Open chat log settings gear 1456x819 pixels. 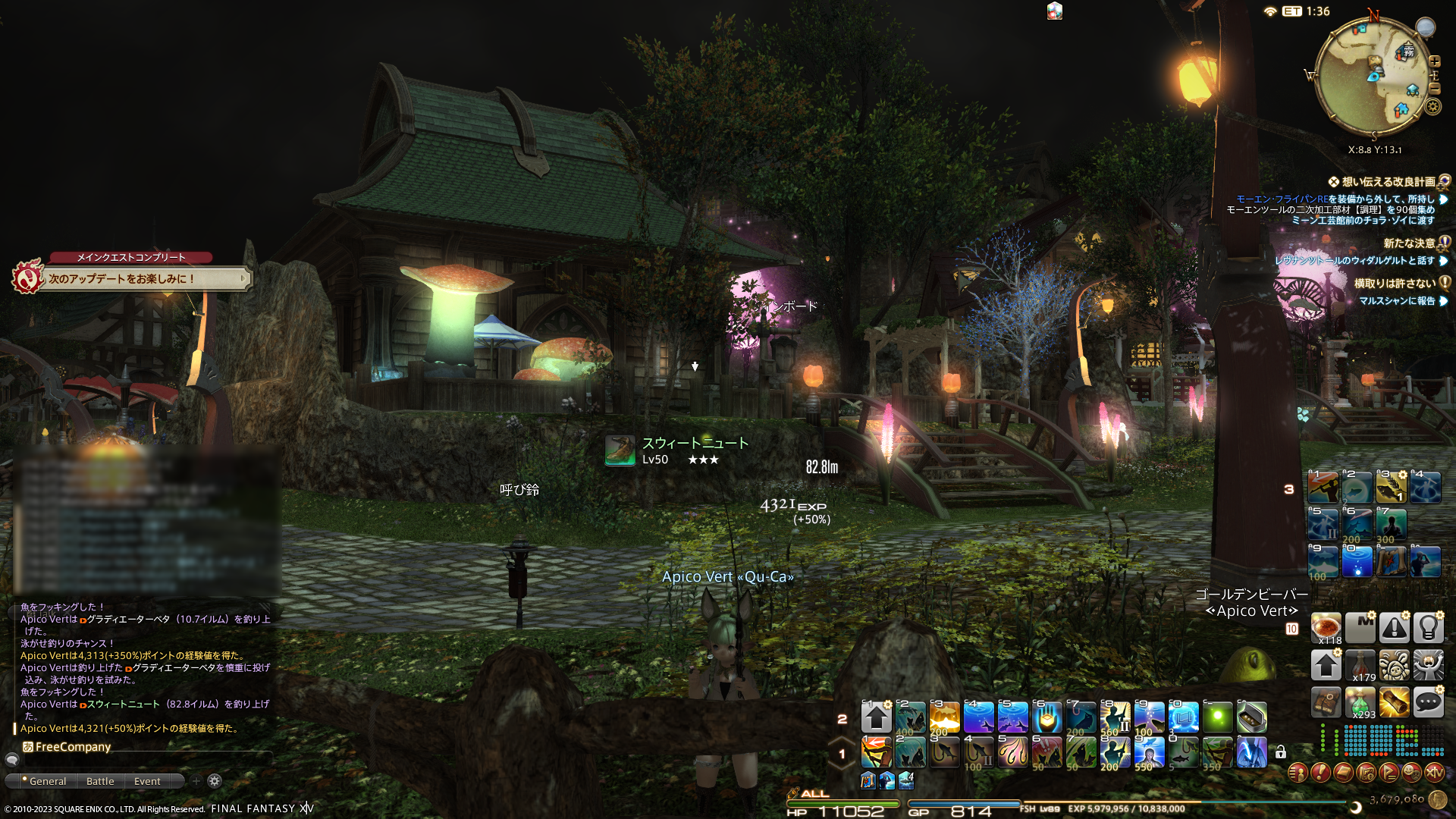(215, 781)
